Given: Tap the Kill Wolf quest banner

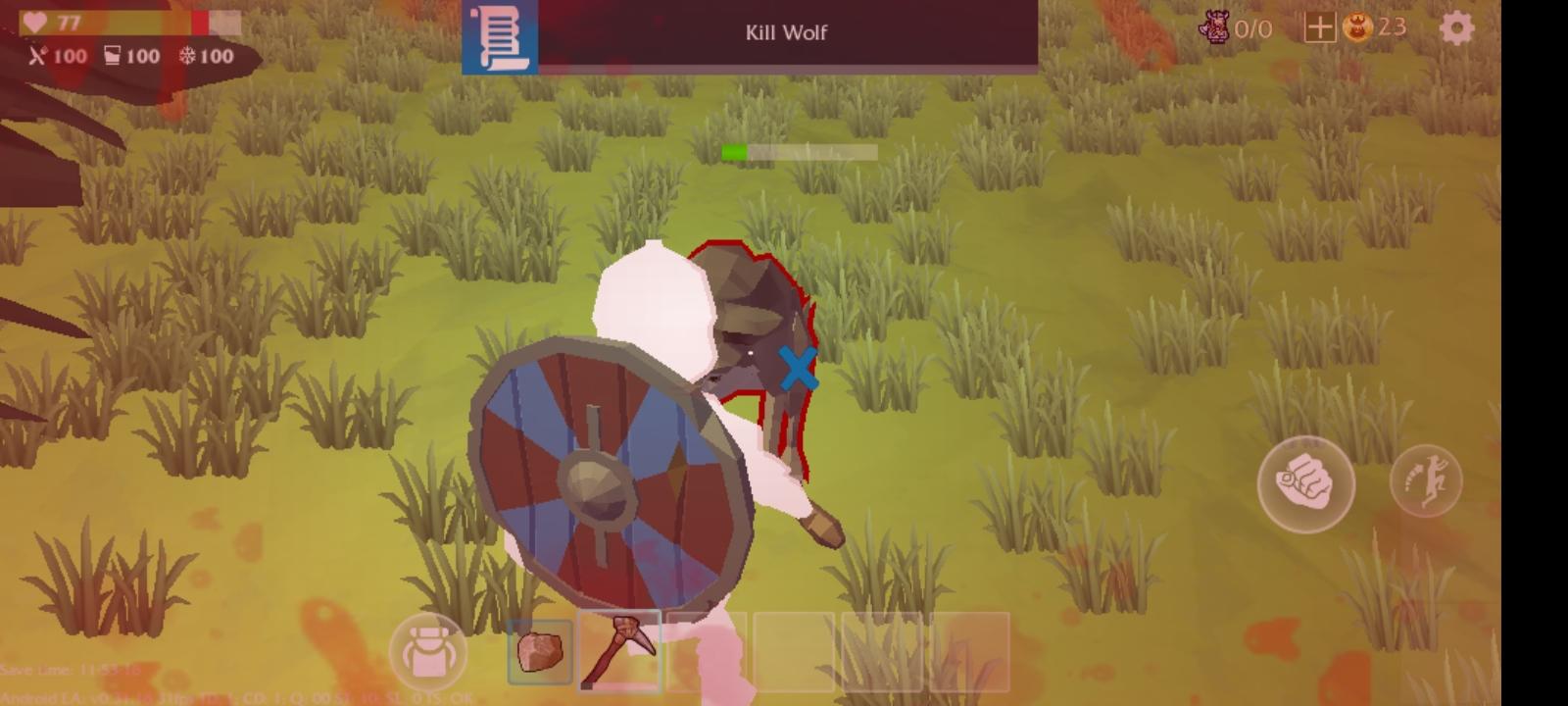Looking at the screenshot, I should coord(784,32).
